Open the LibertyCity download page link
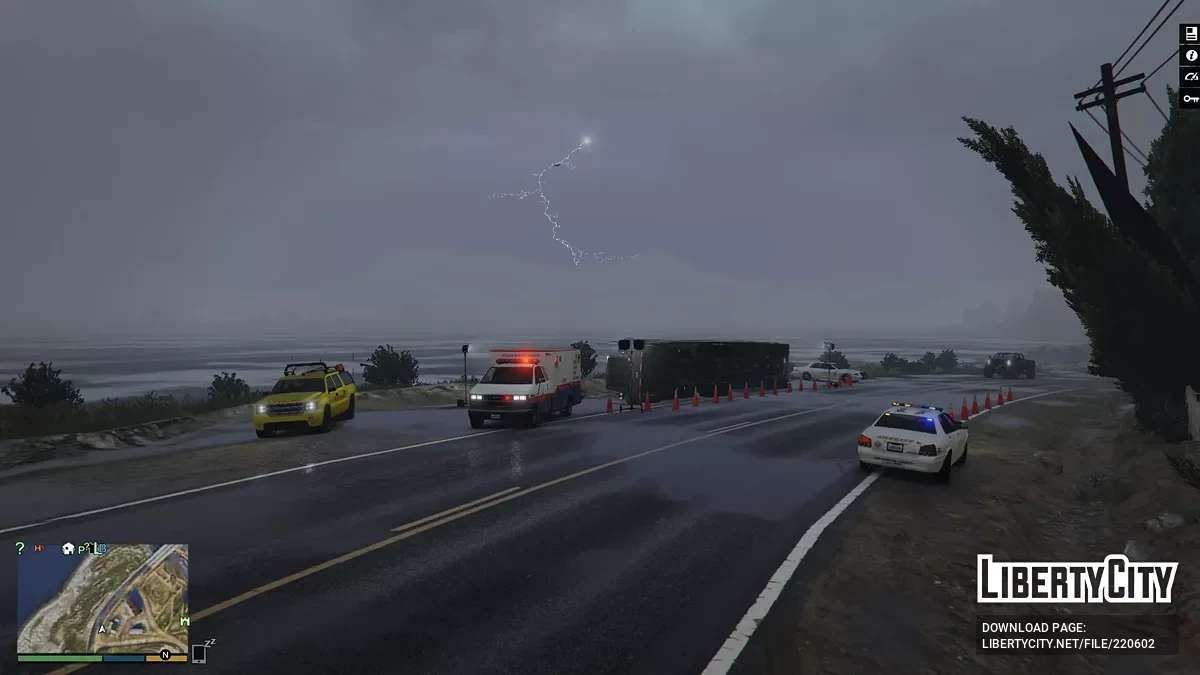This screenshot has height=675, width=1200. (1068, 644)
